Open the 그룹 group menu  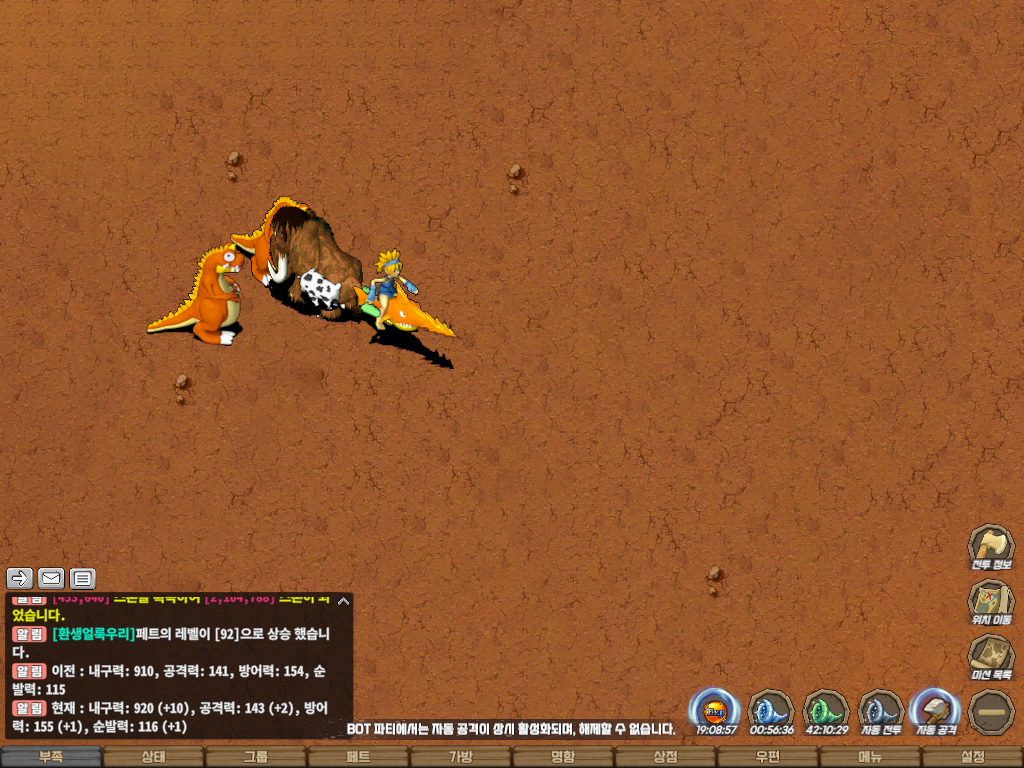click(x=256, y=757)
